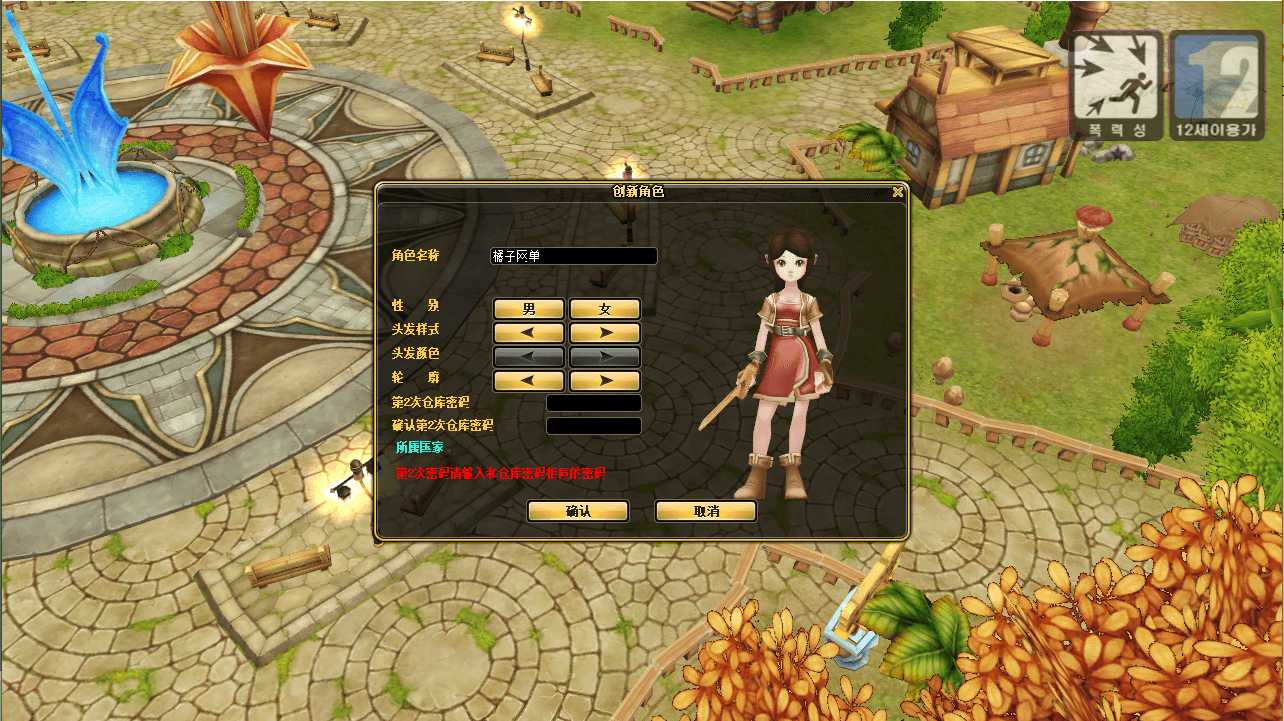This screenshot has height=721, width=1284.
Task: Click the right arrow to change hair style
Action: coord(603,332)
